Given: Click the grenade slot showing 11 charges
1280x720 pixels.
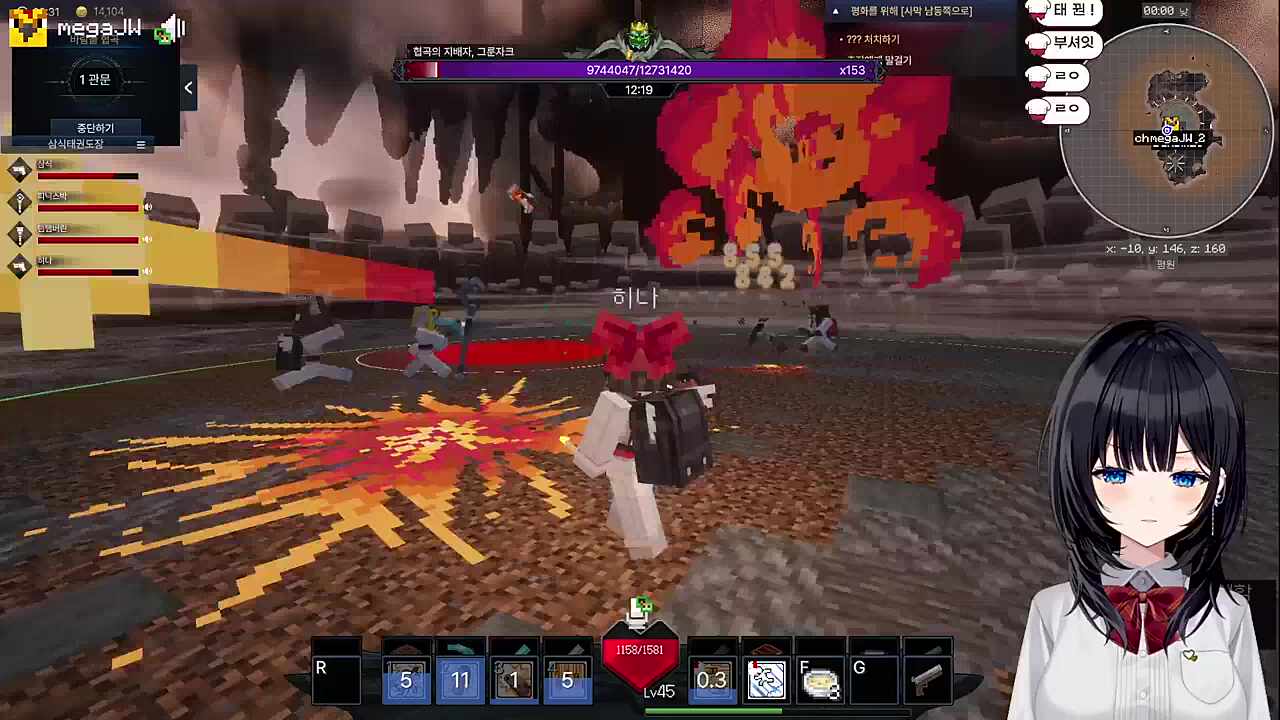Looking at the screenshot, I should [x=459, y=680].
